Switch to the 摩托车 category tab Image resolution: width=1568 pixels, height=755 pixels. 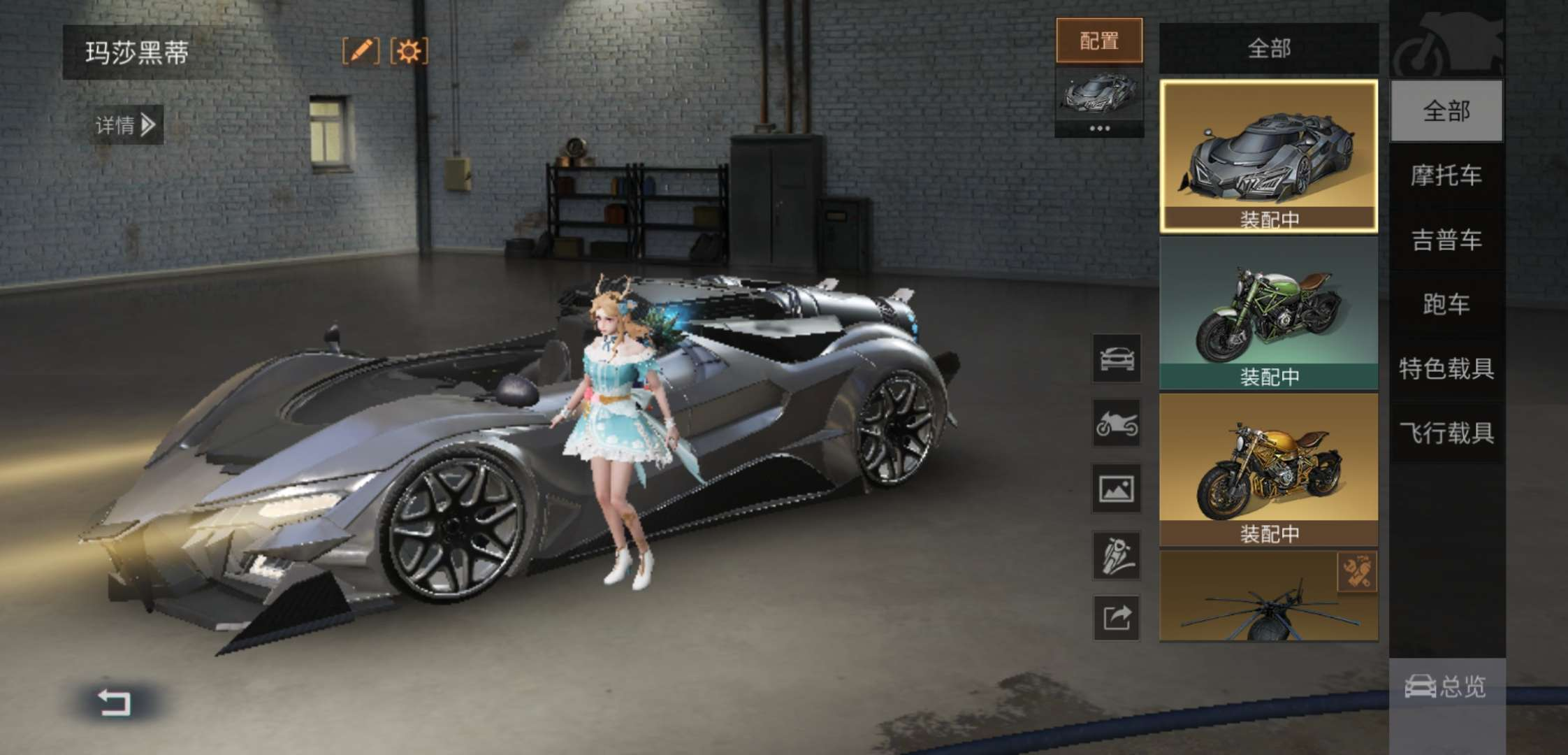click(1446, 175)
